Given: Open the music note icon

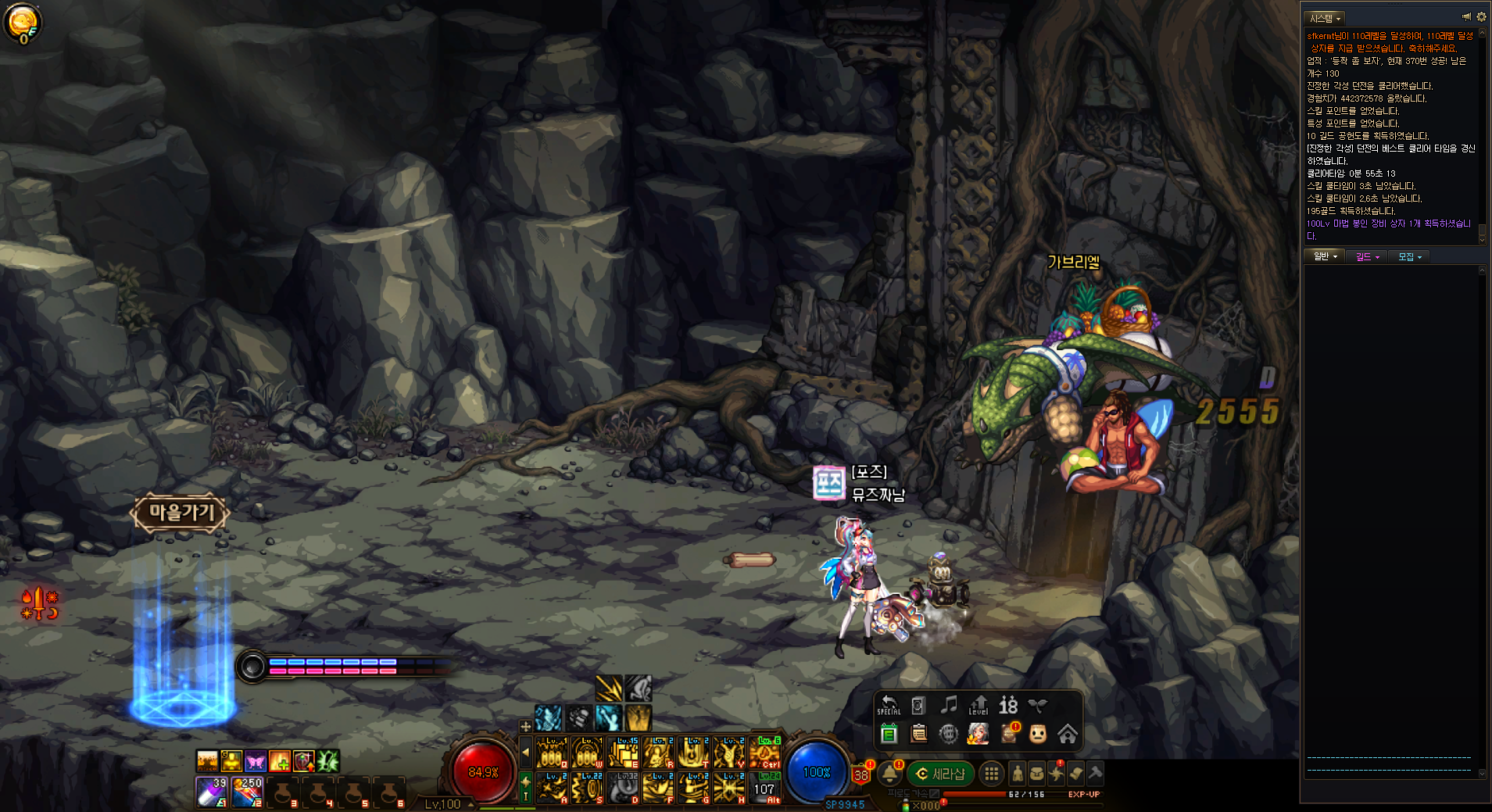Looking at the screenshot, I should 949,706.
